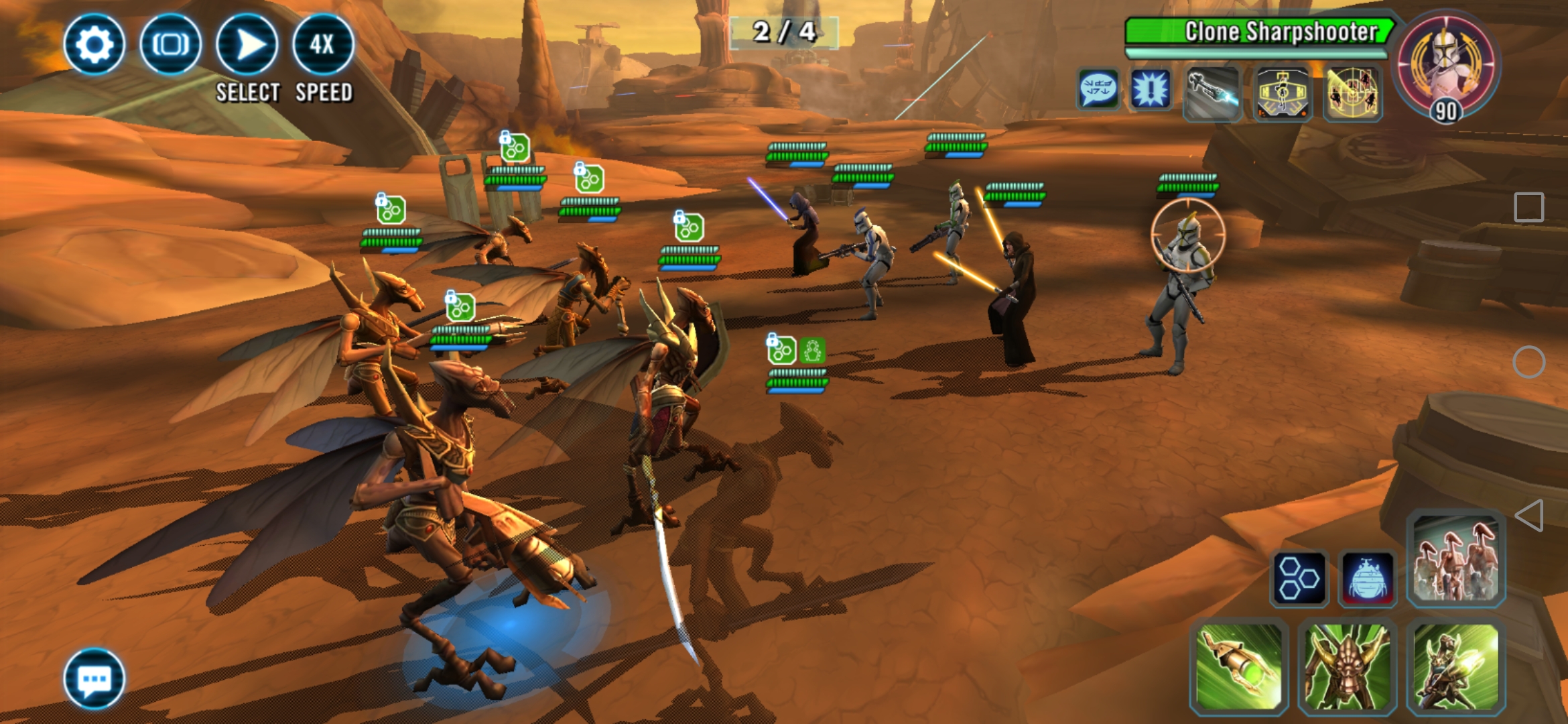View the three hexagons passive ability
This screenshot has height=724, width=1568.
tap(1299, 579)
